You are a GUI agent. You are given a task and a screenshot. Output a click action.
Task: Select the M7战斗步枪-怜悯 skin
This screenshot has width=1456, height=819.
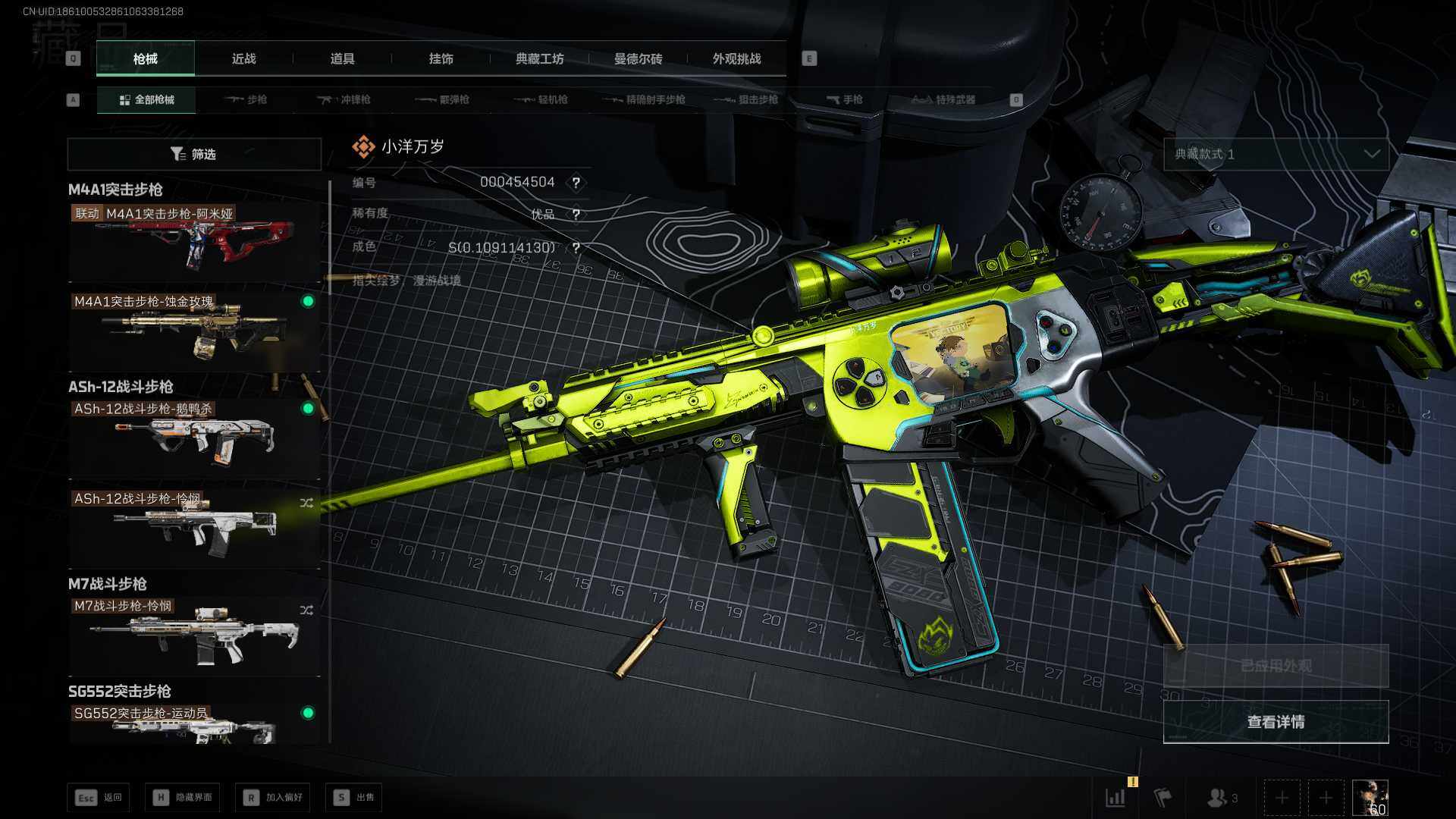click(194, 635)
